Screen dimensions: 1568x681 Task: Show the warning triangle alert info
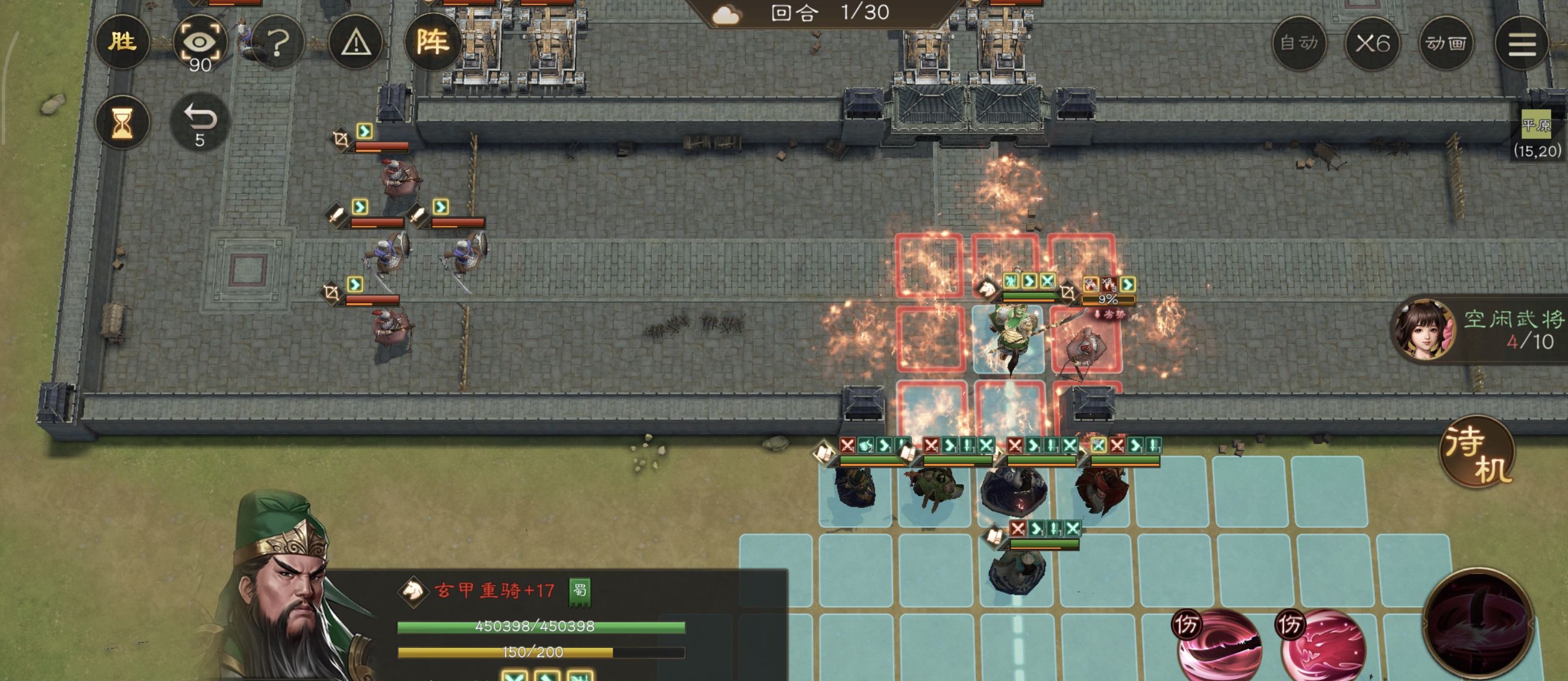pos(355,43)
